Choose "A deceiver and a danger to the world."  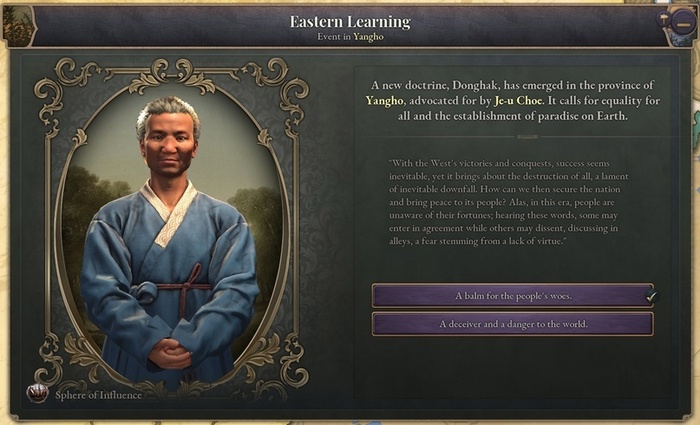512,324
